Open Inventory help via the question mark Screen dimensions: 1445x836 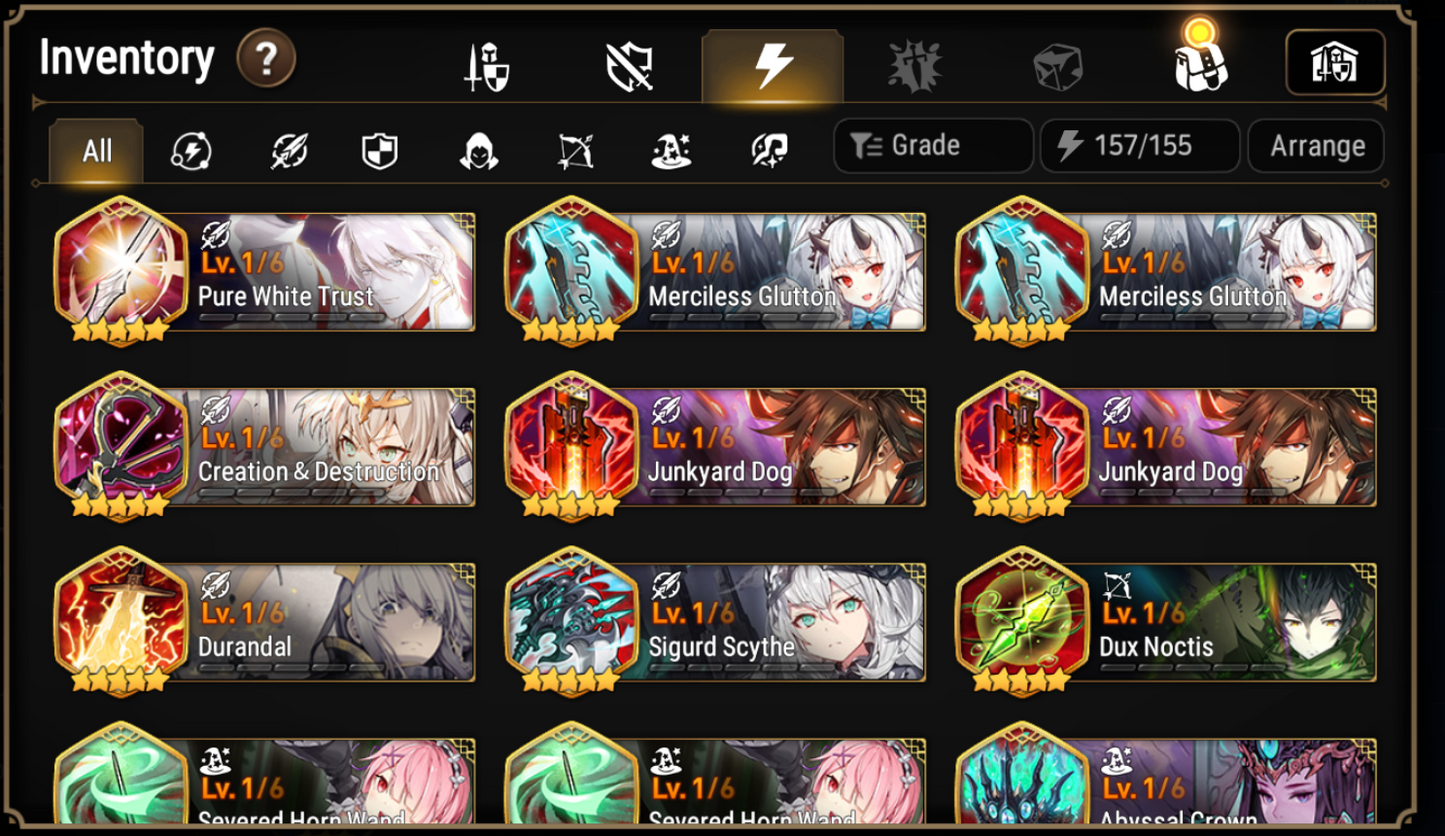coord(265,60)
